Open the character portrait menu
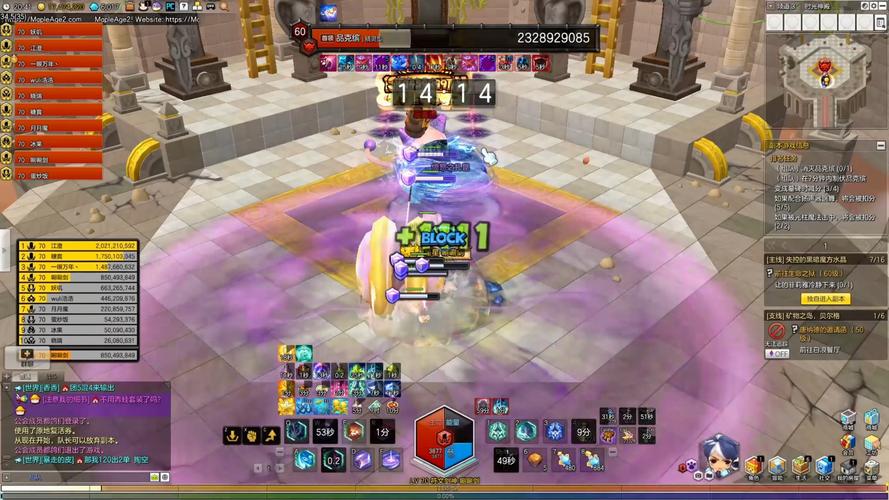 tap(718, 457)
